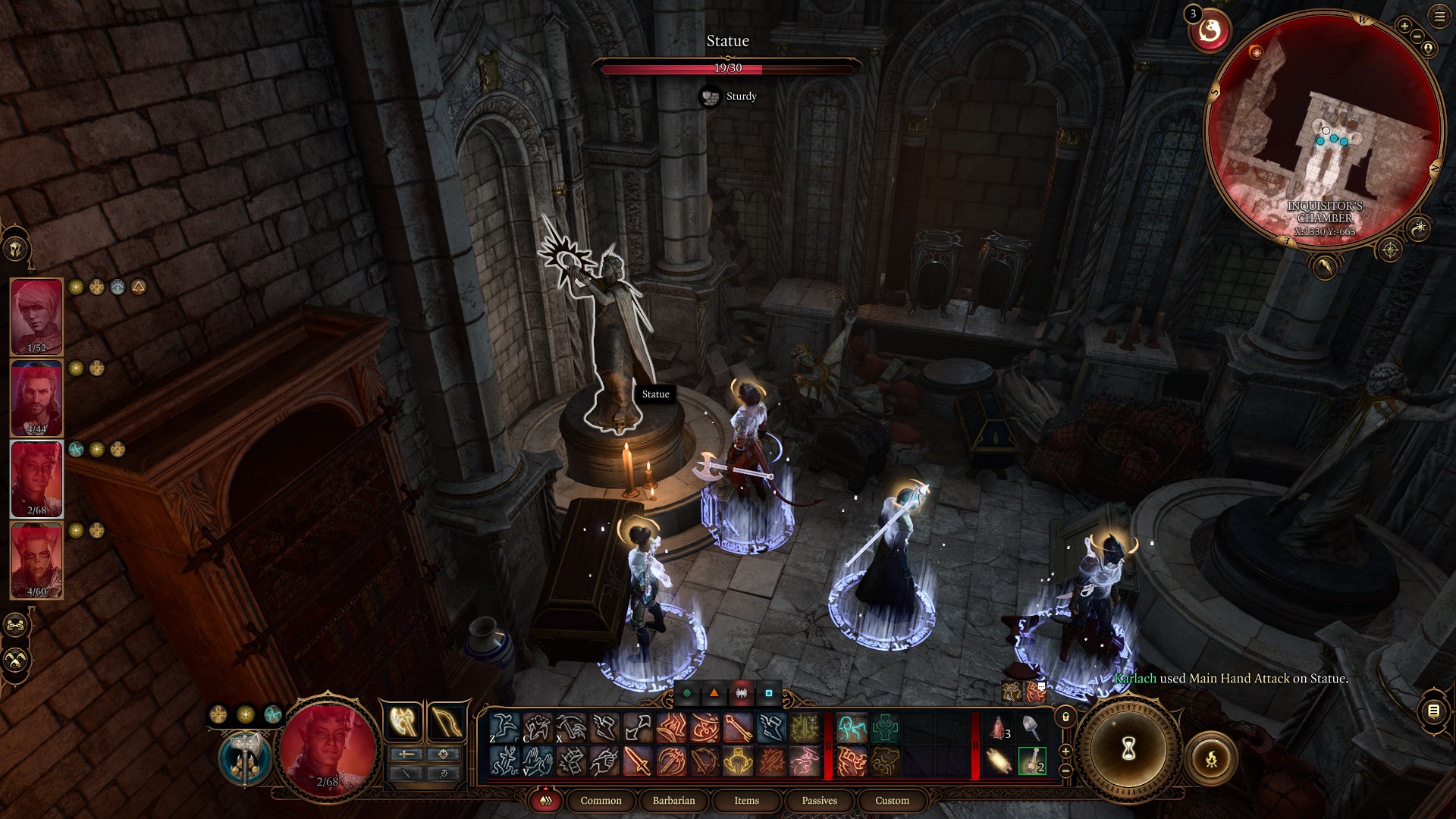Open the Shovel item icon on the hotbar
The width and height of the screenshot is (1456, 819).
click(1031, 726)
